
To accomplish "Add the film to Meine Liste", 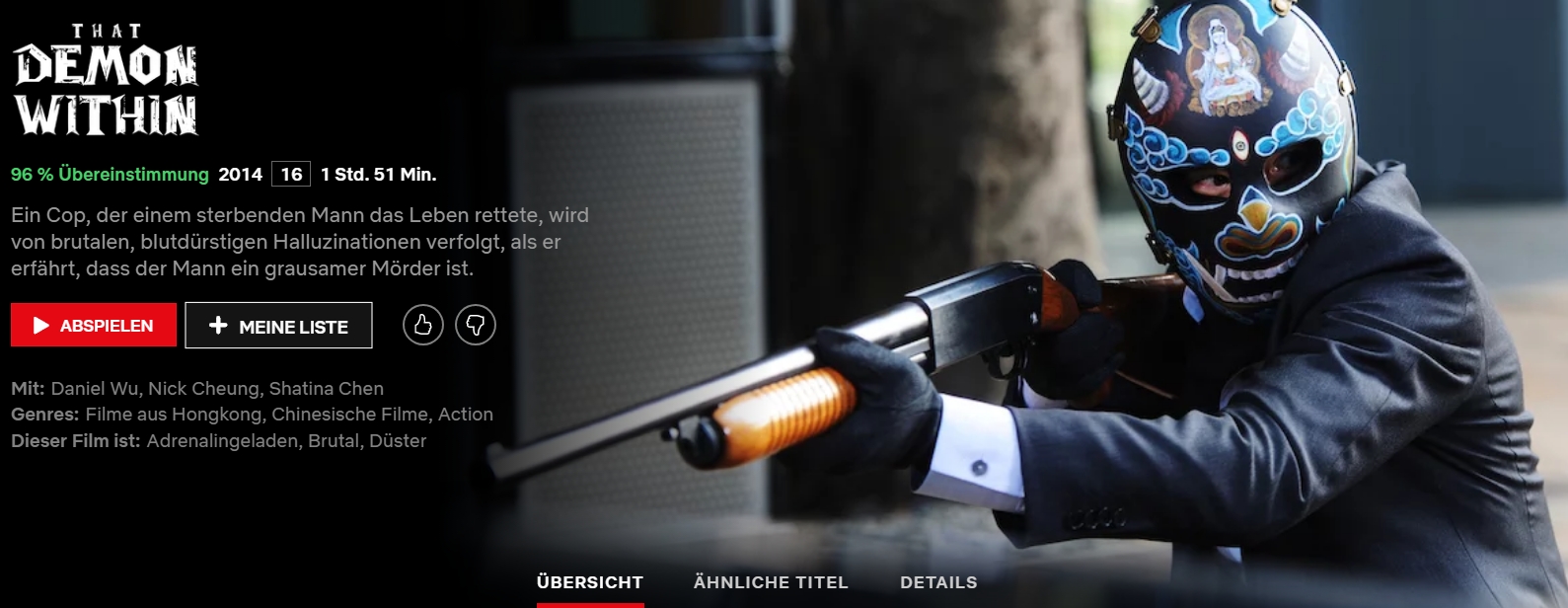I will 278,326.
